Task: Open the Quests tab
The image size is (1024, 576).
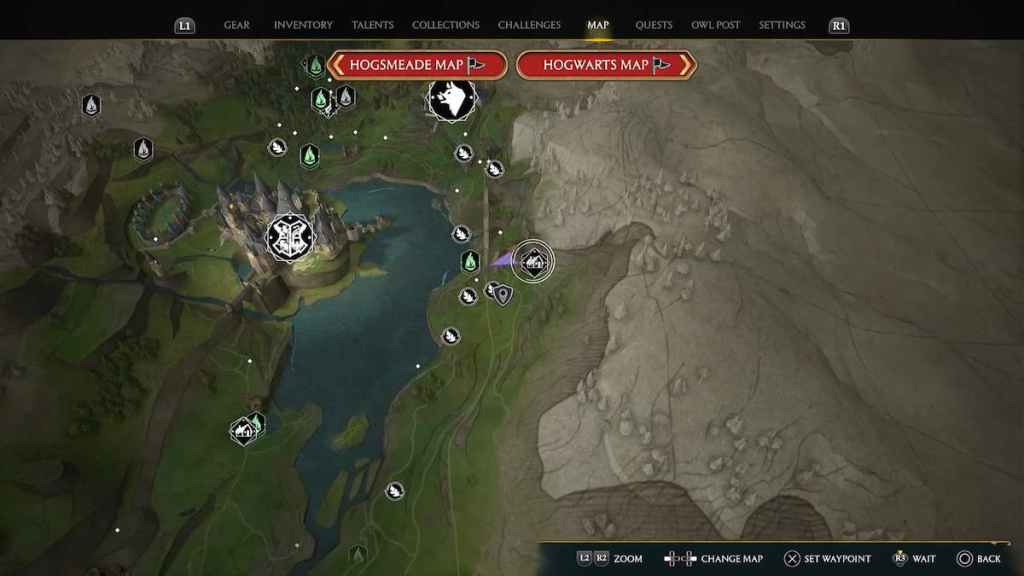Action: [654, 25]
